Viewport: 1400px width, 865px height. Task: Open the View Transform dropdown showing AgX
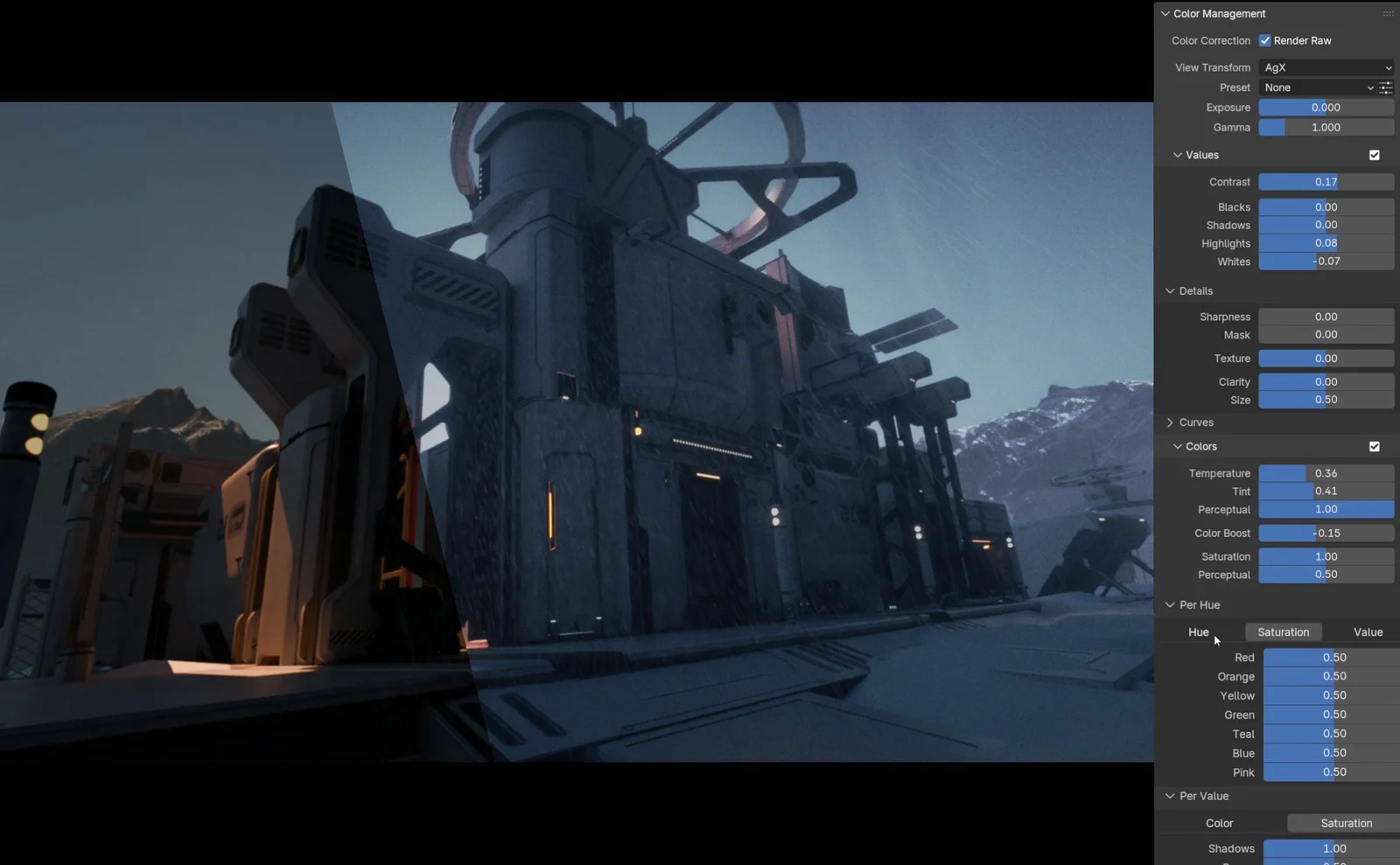coord(1326,67)
